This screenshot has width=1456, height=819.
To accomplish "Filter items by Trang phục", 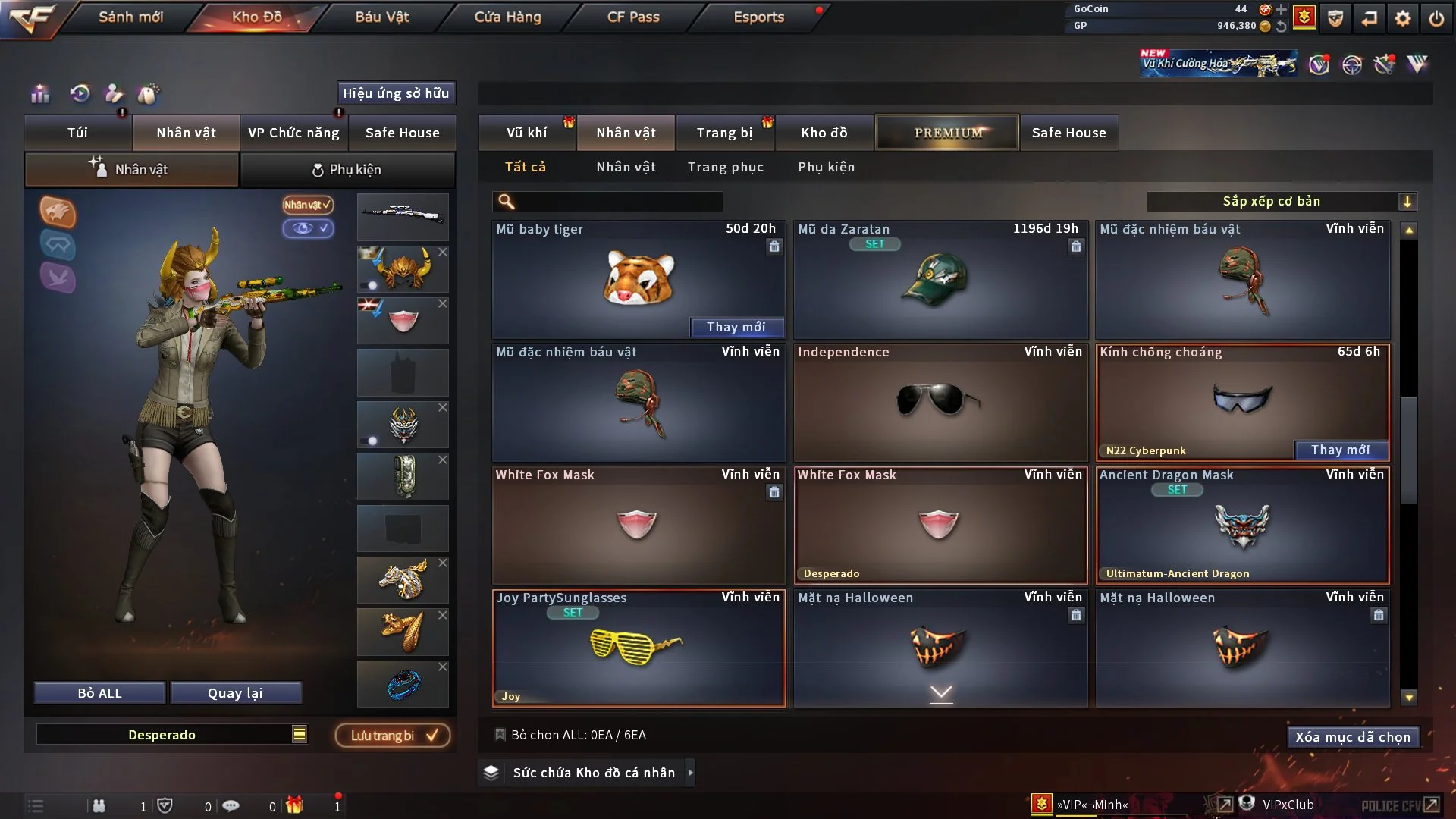I will pyautogui.click(x=725, y=167).
